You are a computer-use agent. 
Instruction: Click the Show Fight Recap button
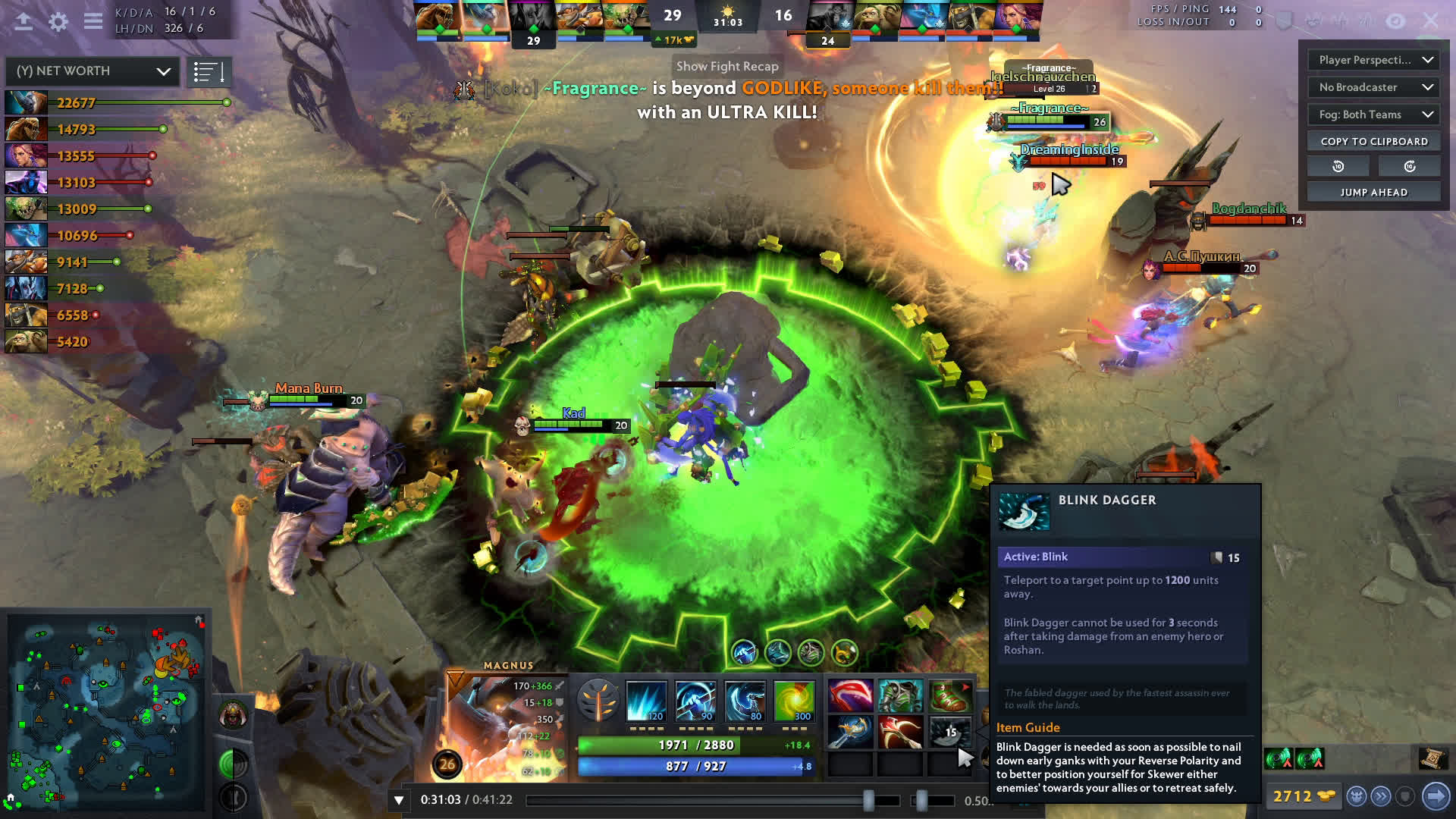726,67
